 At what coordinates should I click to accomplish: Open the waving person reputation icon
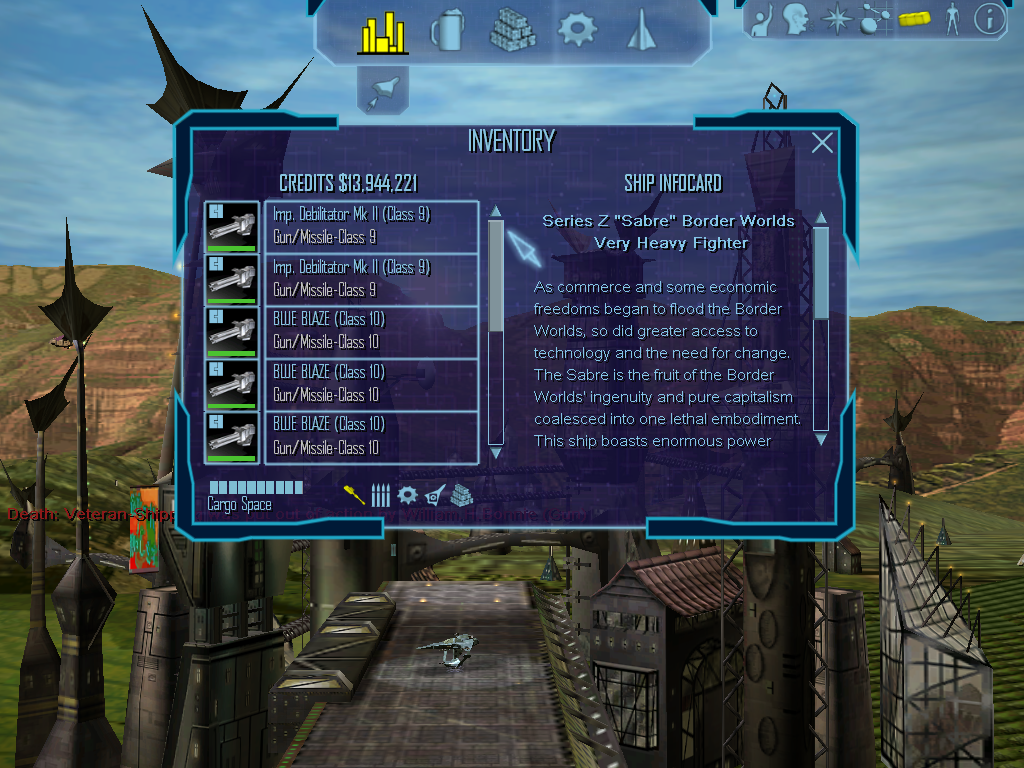point(761,20)
